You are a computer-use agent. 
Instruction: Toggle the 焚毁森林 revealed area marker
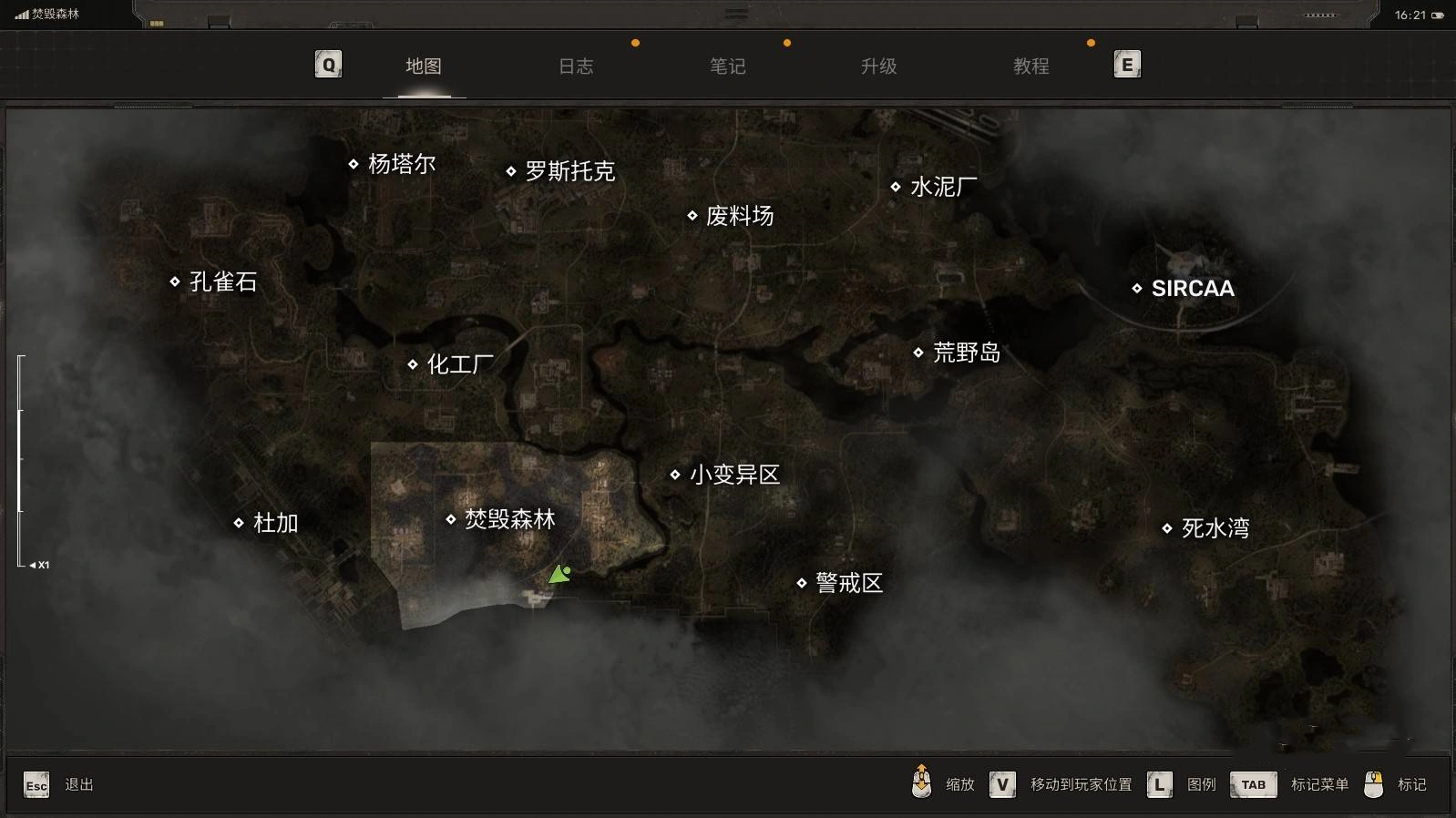[x=451, y=518]
